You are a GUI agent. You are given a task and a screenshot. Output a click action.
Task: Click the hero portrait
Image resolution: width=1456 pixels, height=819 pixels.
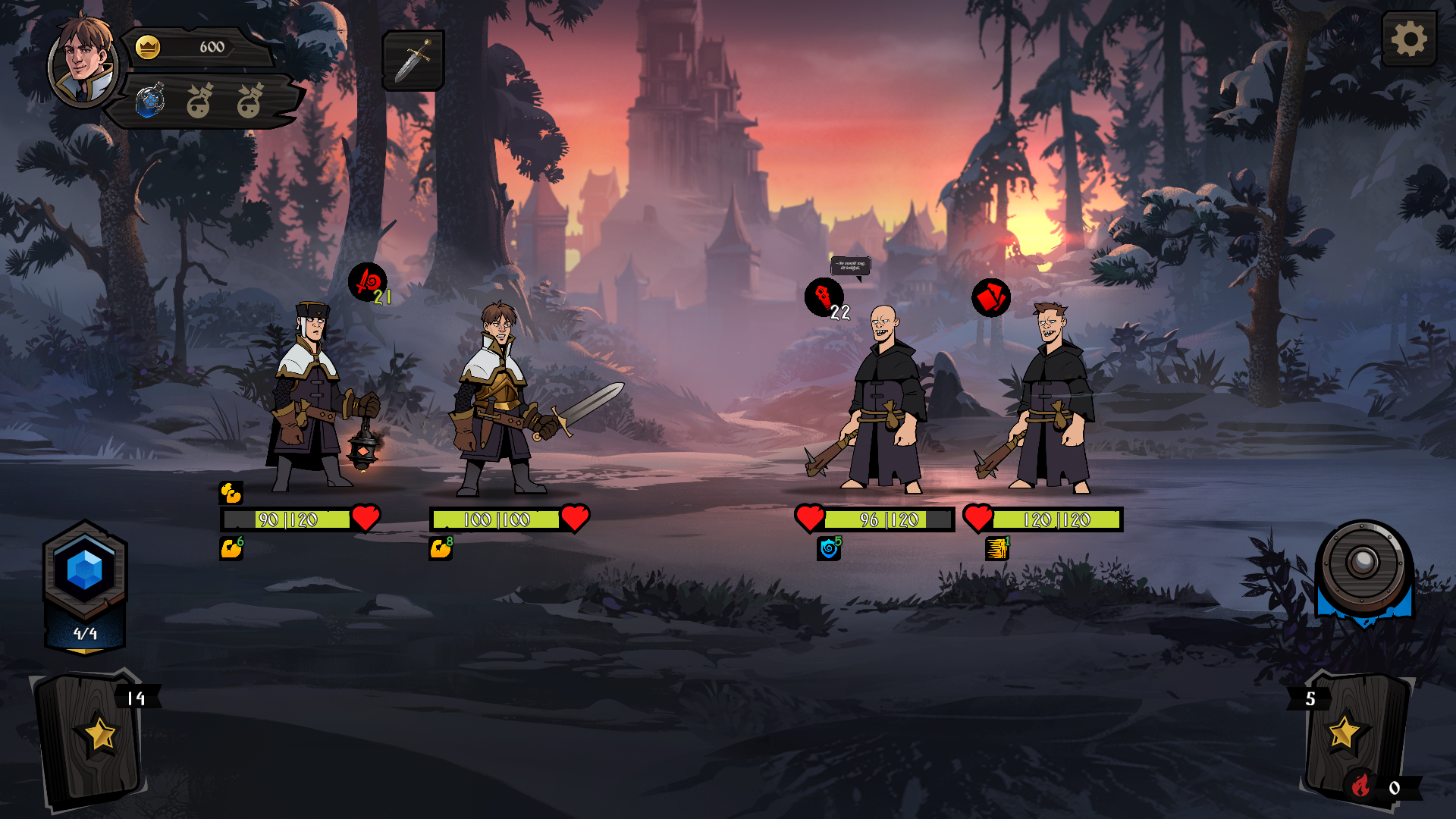pos(82,61)
